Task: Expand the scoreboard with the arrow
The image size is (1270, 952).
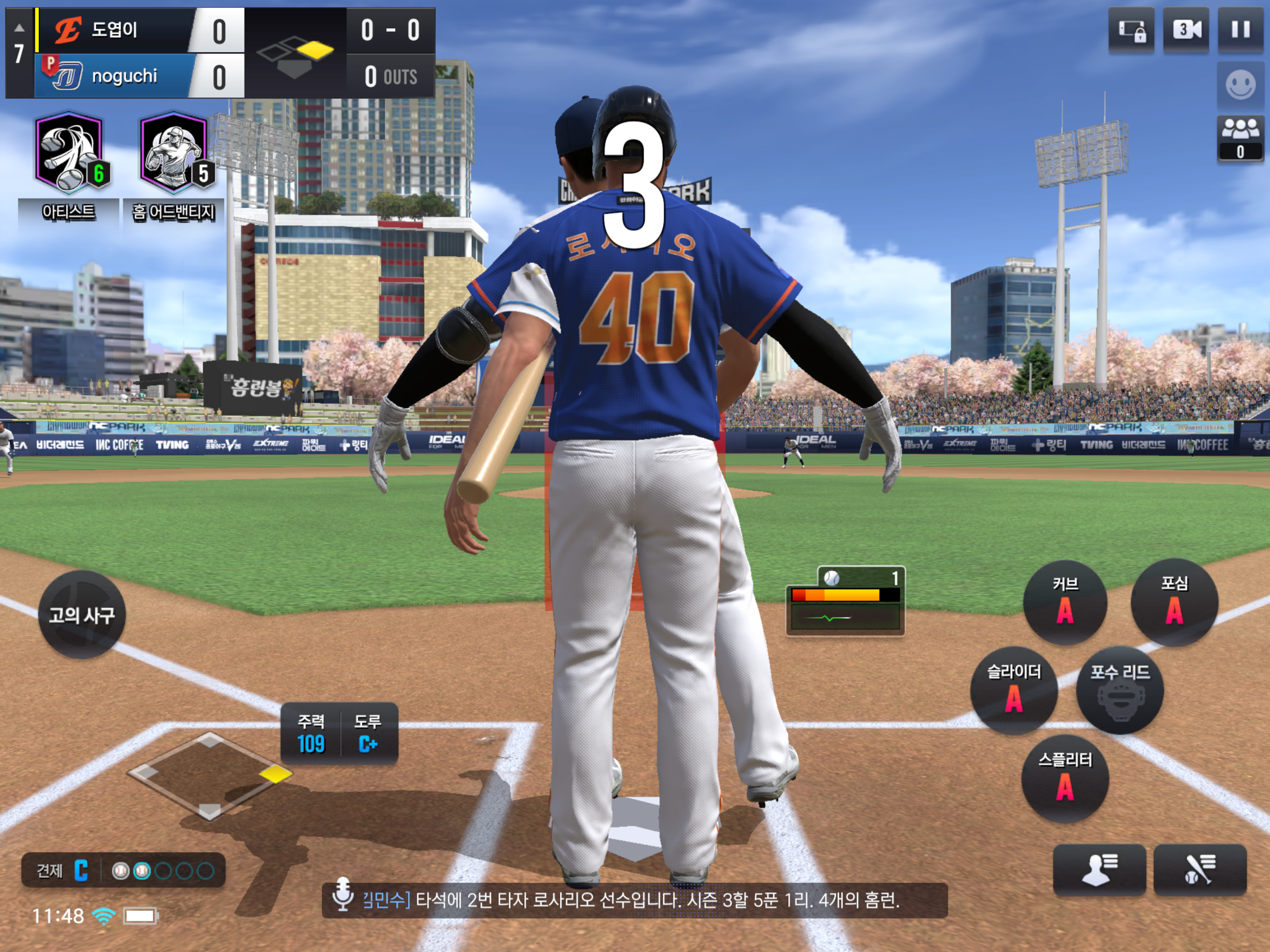Action: click(19, 27)
